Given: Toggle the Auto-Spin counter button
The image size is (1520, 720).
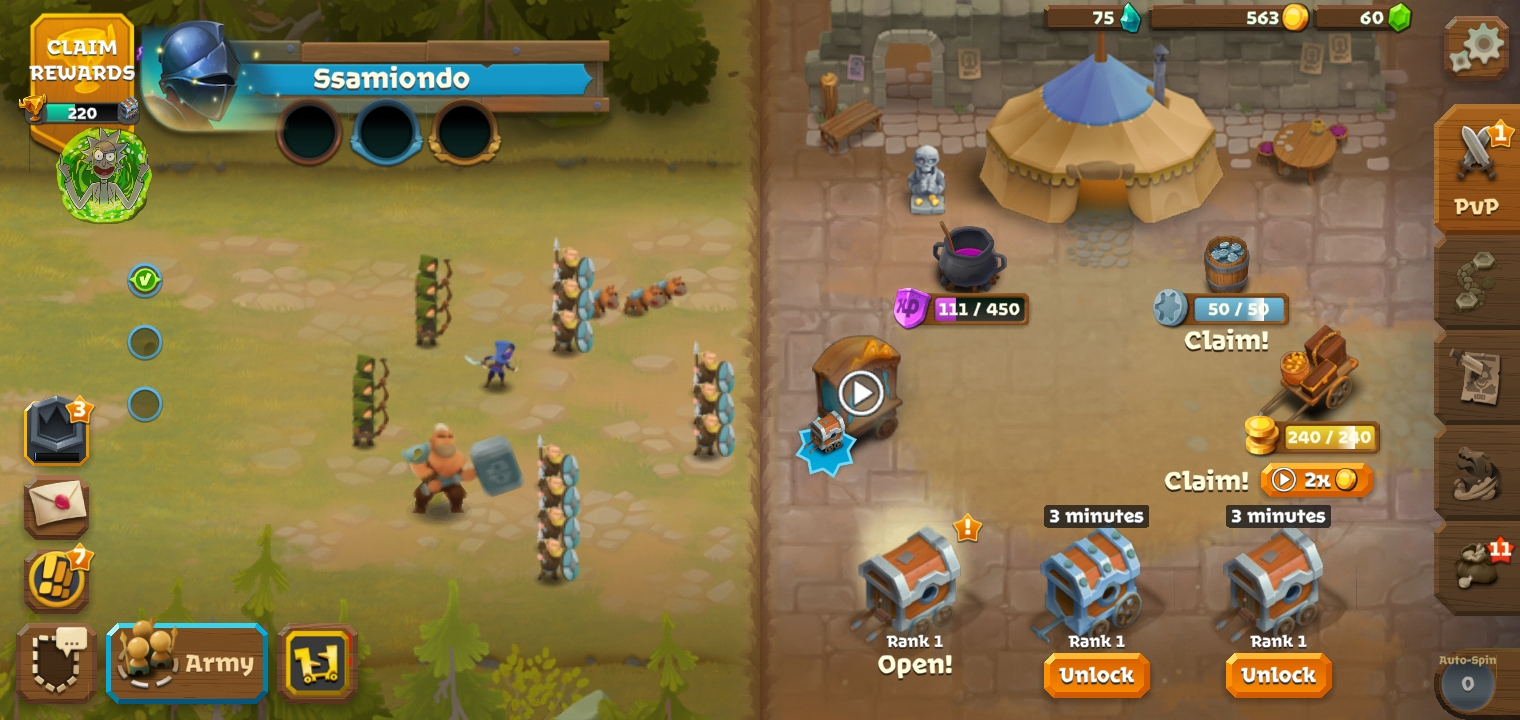Looking at the screenshot, I should coord(1467,683).
